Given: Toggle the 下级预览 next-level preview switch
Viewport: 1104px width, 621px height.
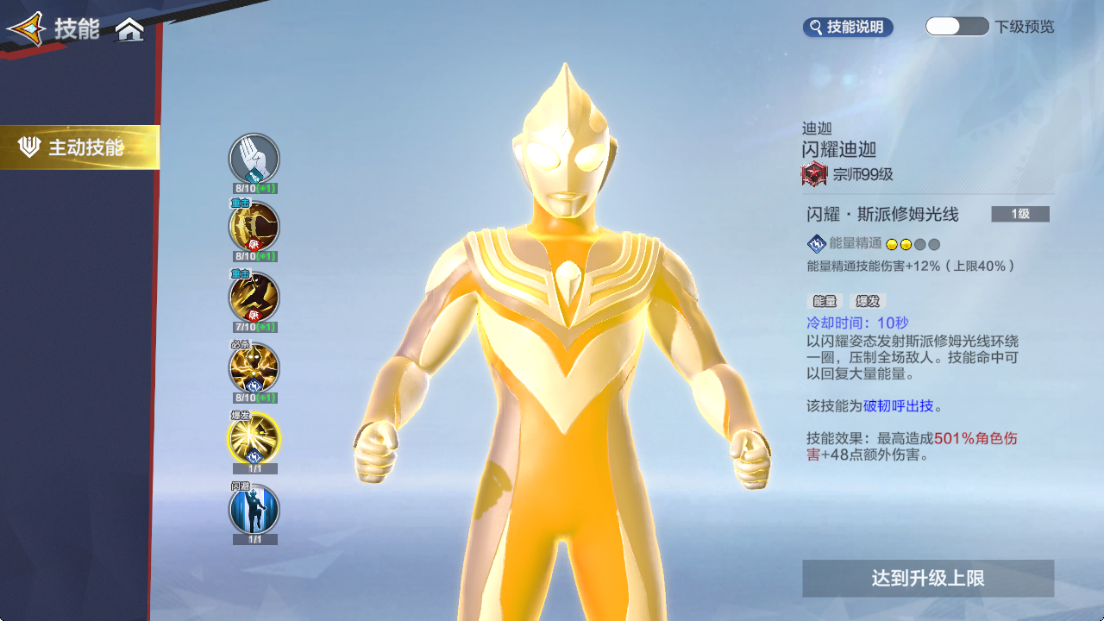Looking at the screenshot, I should (x=956, y=27).
